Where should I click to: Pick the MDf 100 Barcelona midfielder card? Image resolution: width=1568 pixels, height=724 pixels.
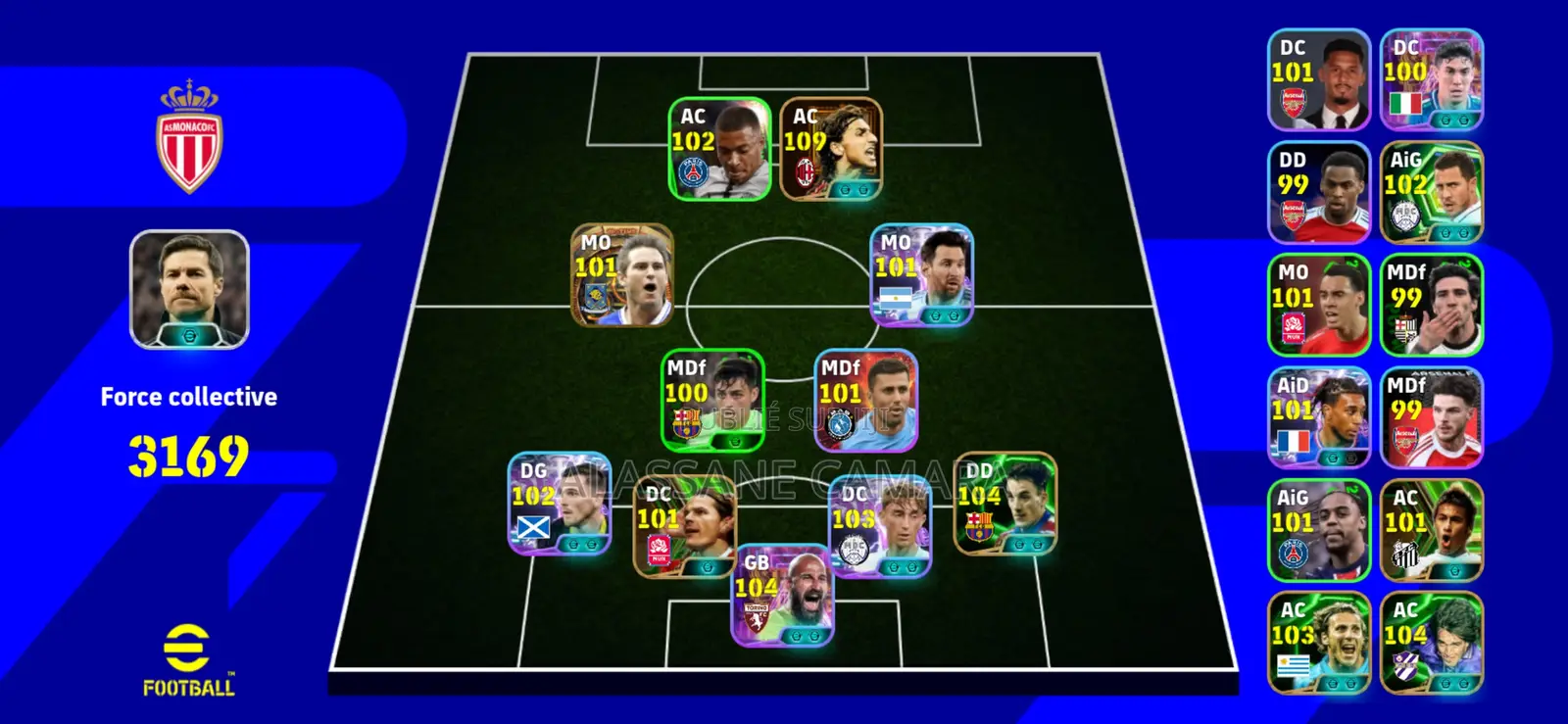(x=712, y=401)
